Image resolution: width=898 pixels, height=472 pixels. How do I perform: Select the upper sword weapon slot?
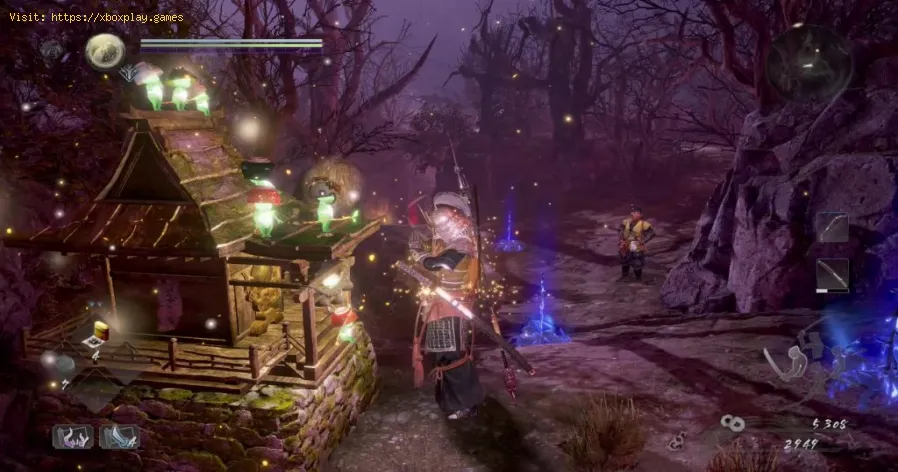(x=832, y=227)
